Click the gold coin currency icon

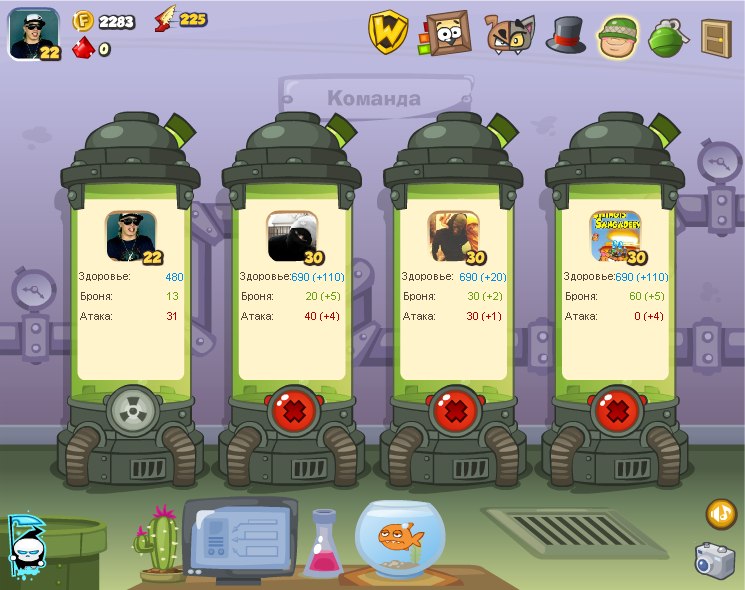pyautogui.click(x=83, y=20)
